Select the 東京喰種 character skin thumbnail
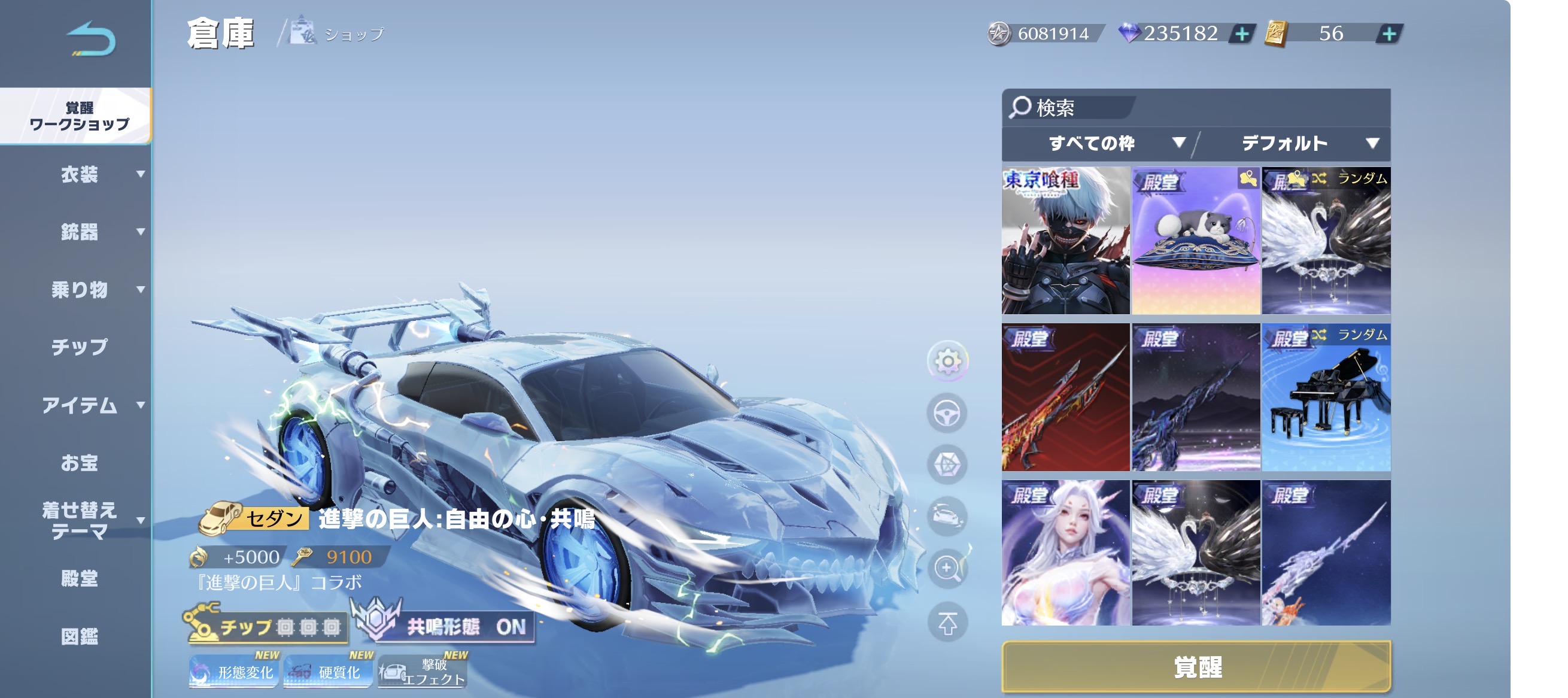This screenshot has width=1568, height=698. tap(1065, 241)
